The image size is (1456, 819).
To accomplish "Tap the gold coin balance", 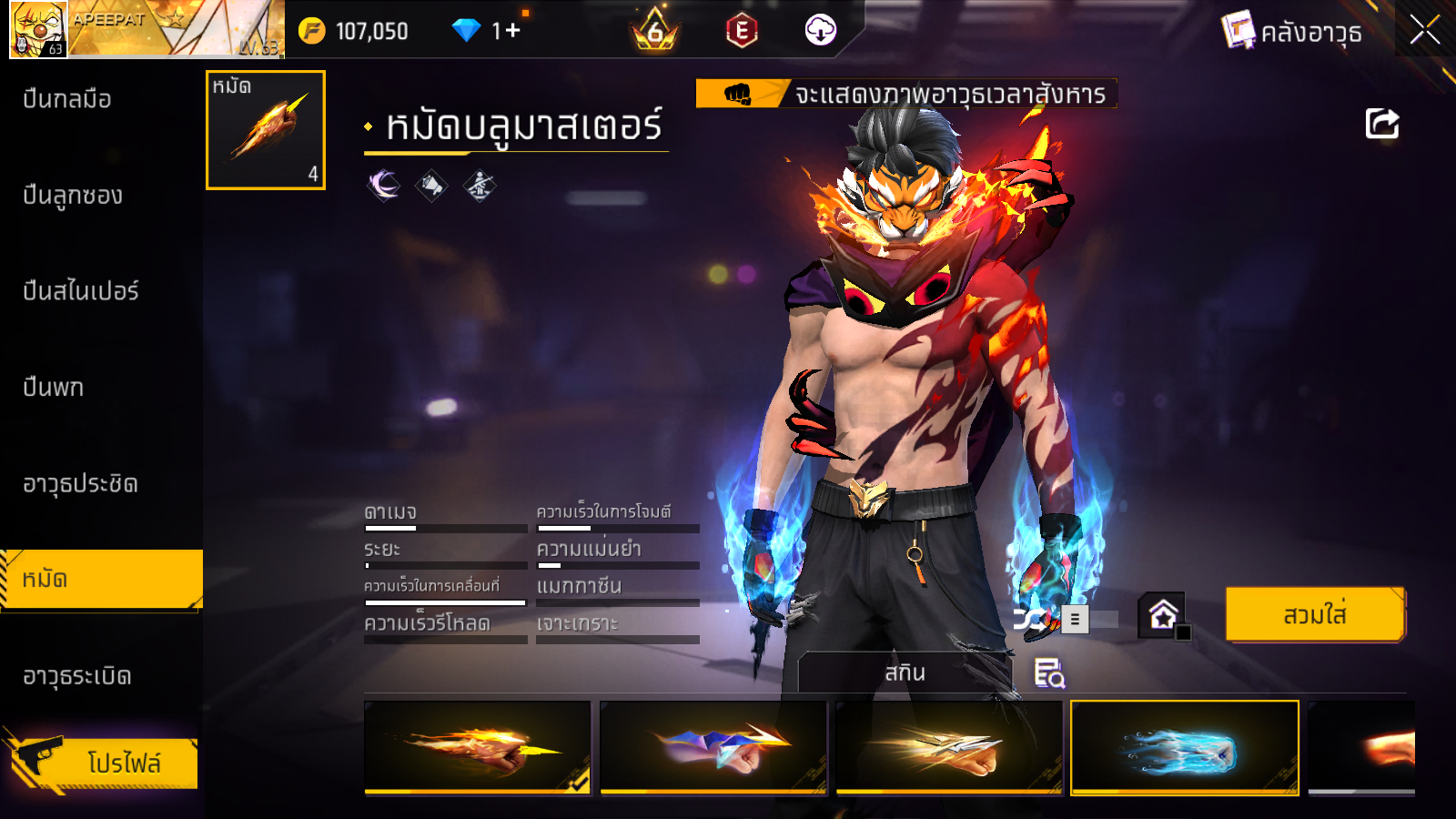I will pos(355,31).
